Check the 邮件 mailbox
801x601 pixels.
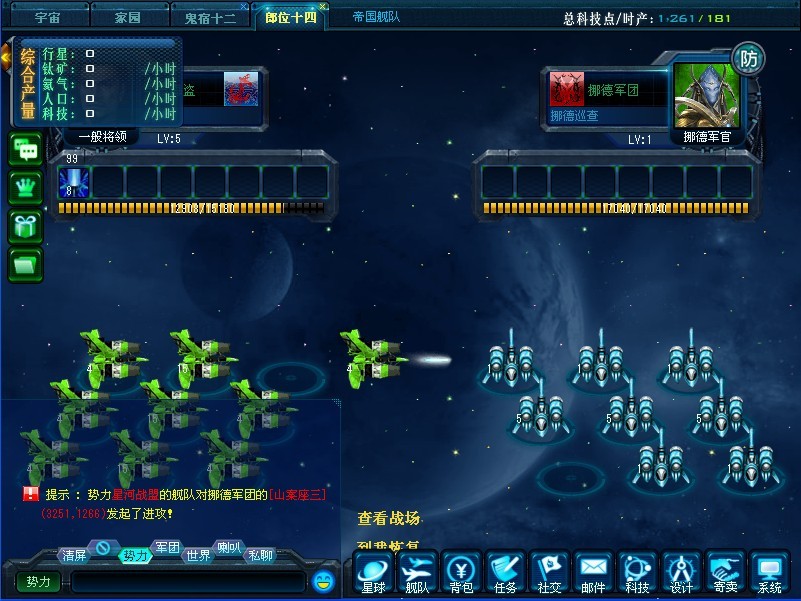(x=593, y=572)
